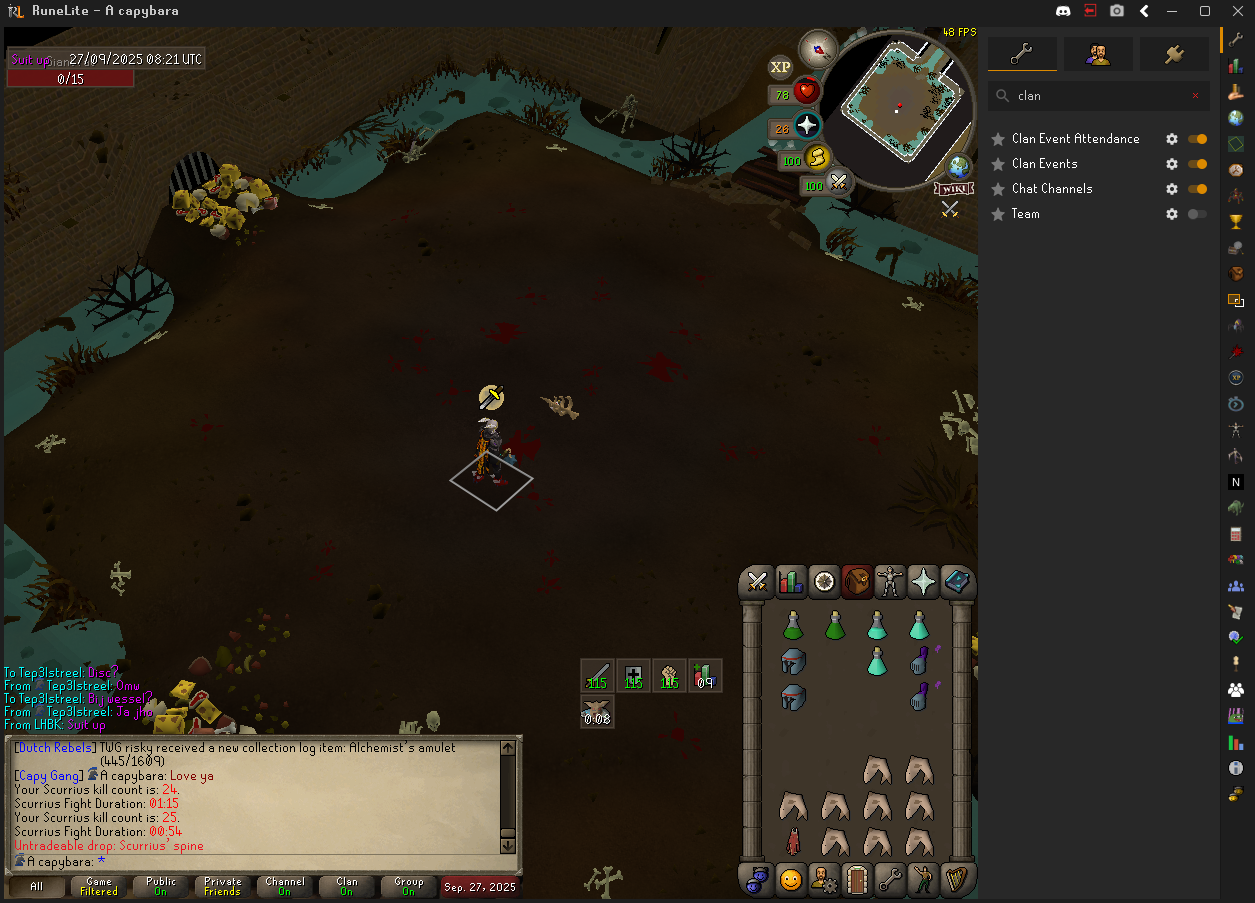Open the world map globe
Image resolution: width=1255 pixels, height=903 pixels.
tap(959, 167)
